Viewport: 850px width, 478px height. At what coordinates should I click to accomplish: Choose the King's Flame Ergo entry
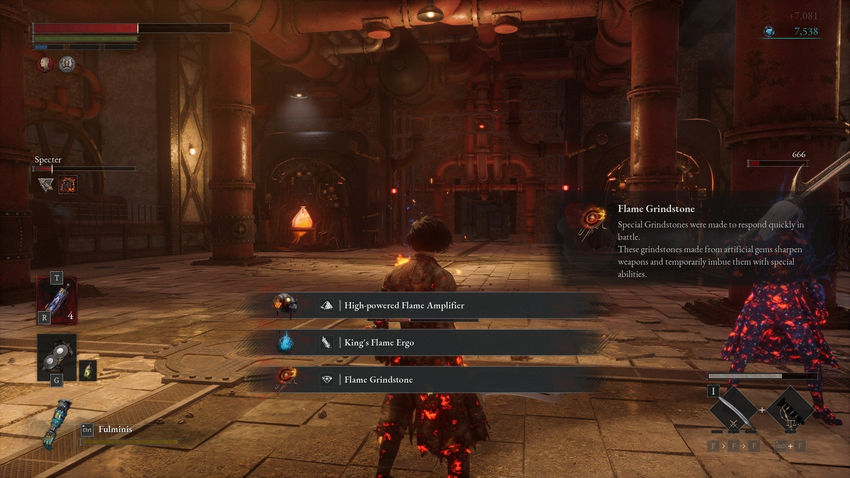pyautogui.click(x=430, y=342)
